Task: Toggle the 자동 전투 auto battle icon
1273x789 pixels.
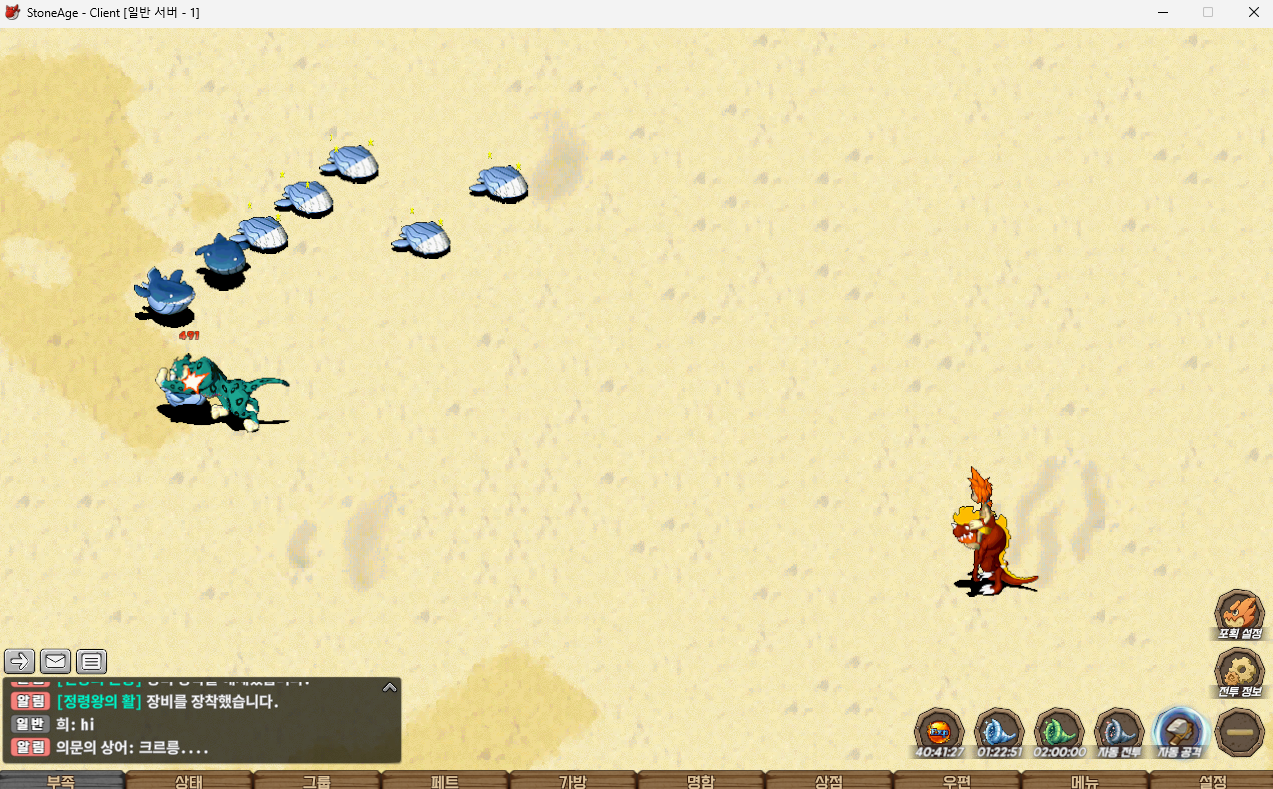Action: [x=1119, y=731]
